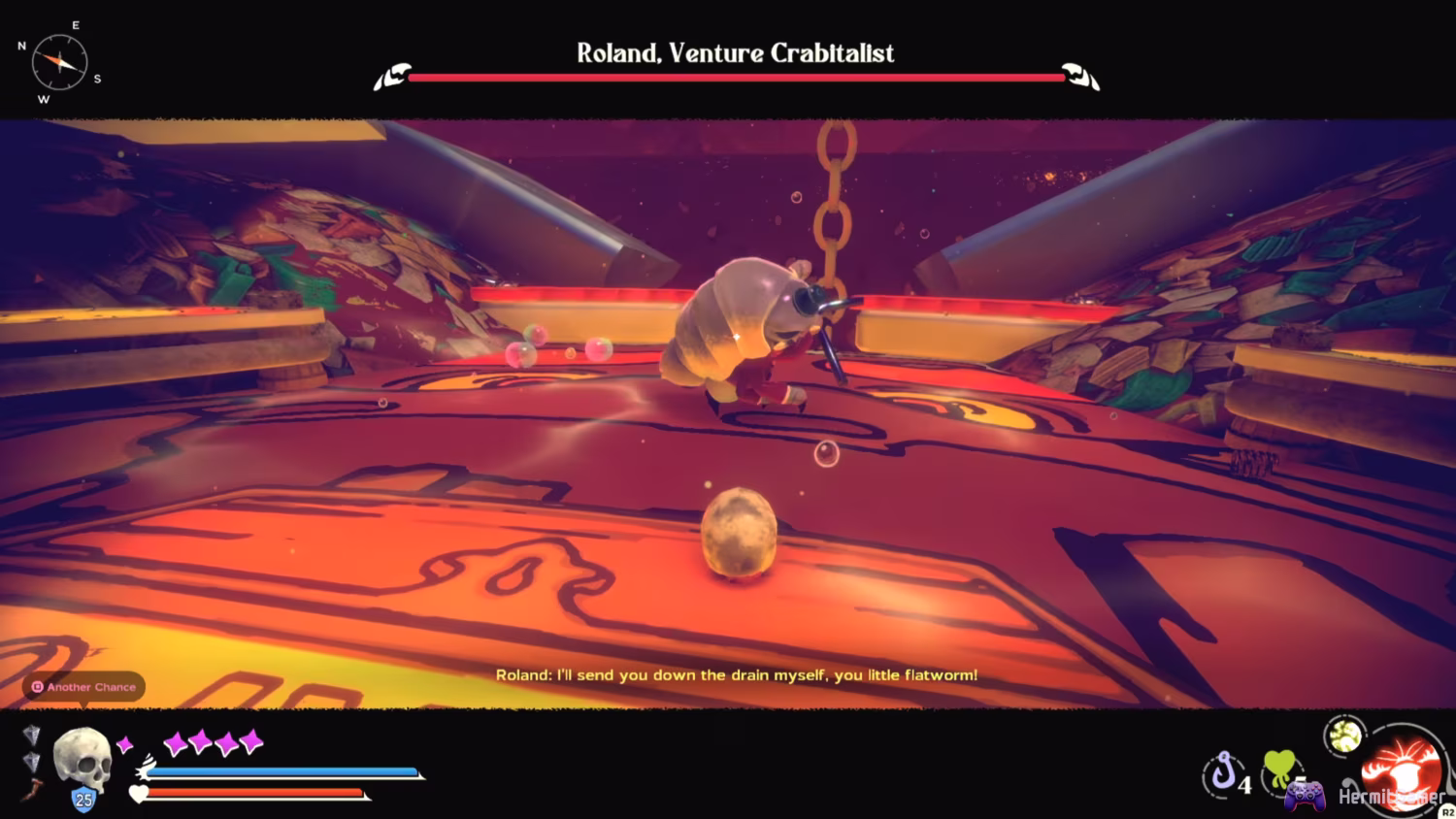Select the boss title Roland, Venture Crabitalist
This screenshot has height=819, width=1456.
click(x=734, y=53)
